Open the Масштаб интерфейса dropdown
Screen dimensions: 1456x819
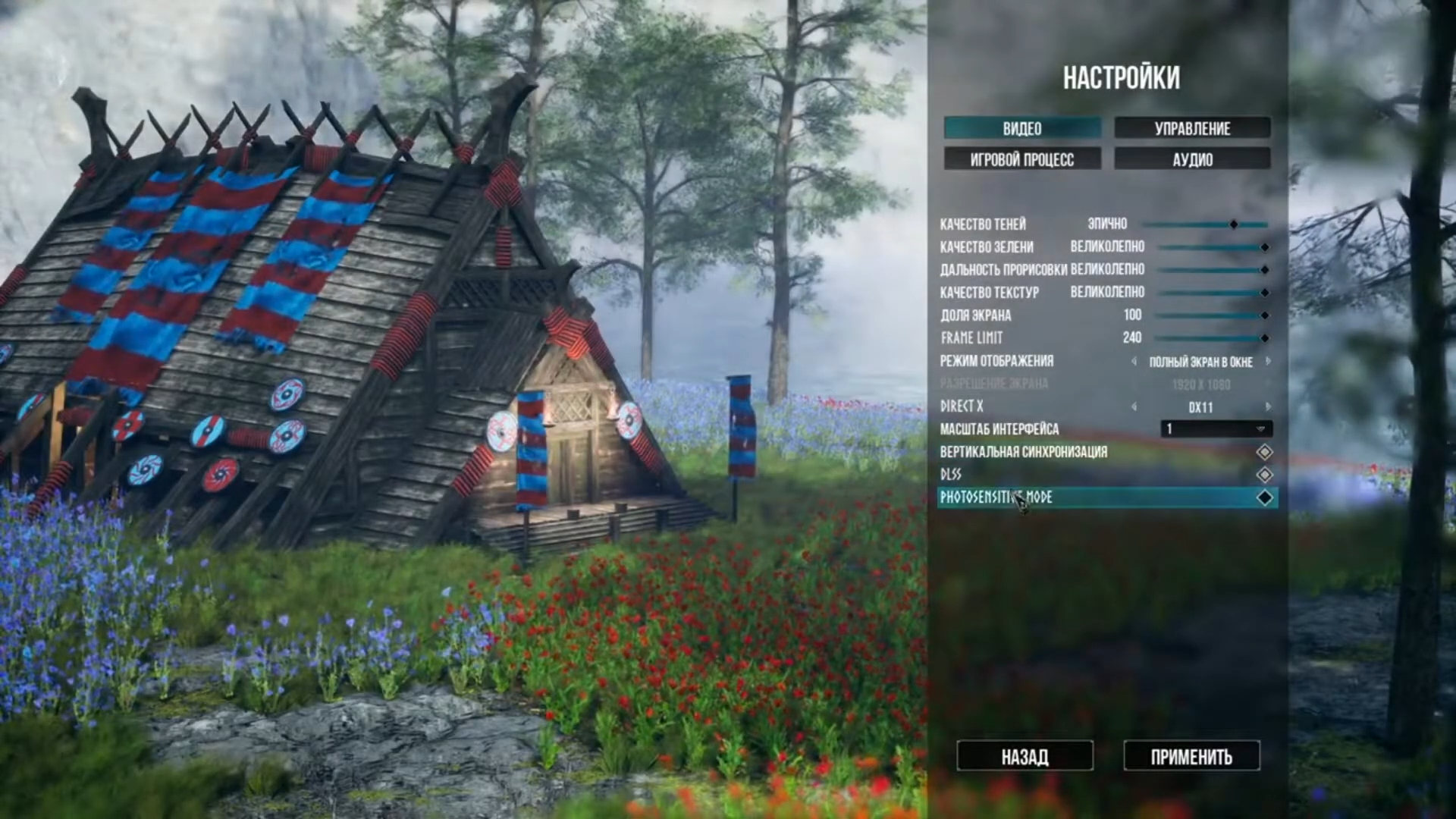[1216, 429]
